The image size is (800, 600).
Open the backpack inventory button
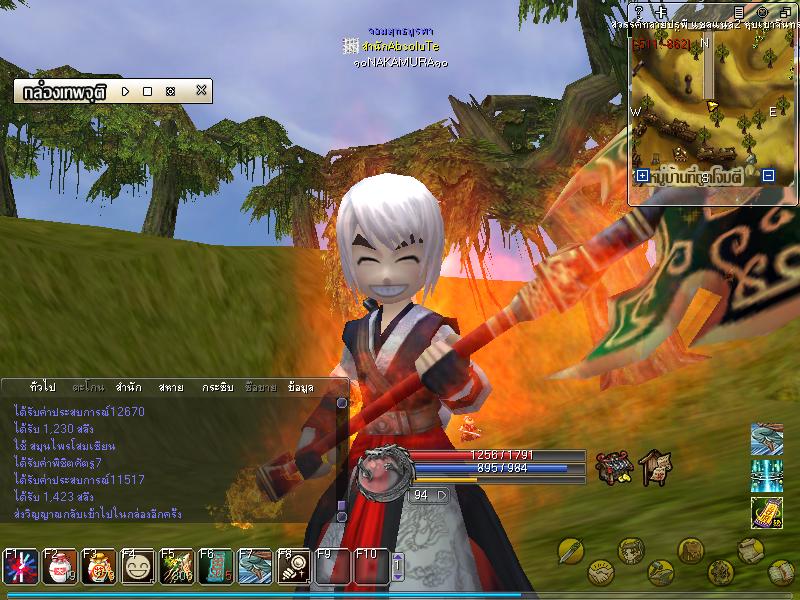point(691,549)
